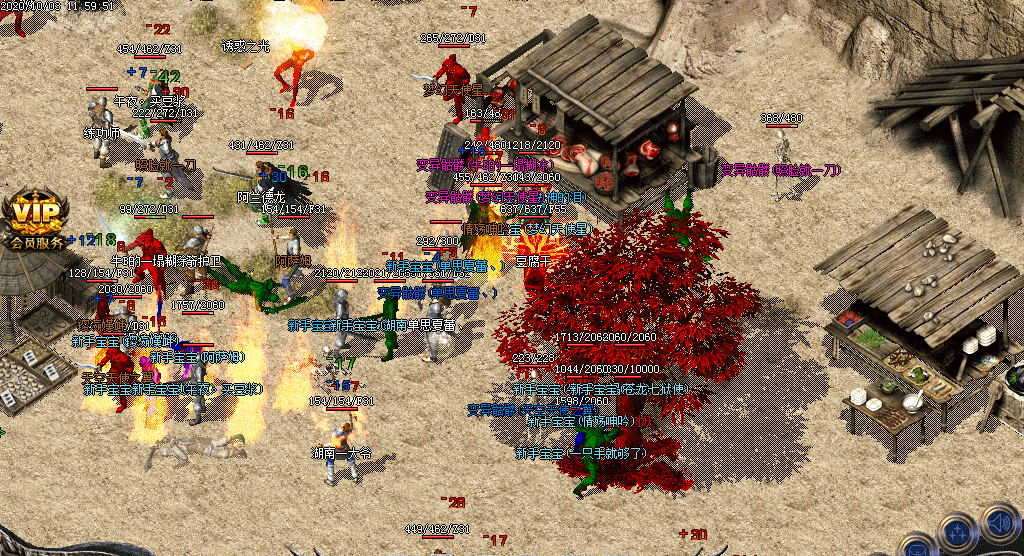Toggle sound with the speaker button
This screenshot has width=1024, height=556.
[1001, 525]
